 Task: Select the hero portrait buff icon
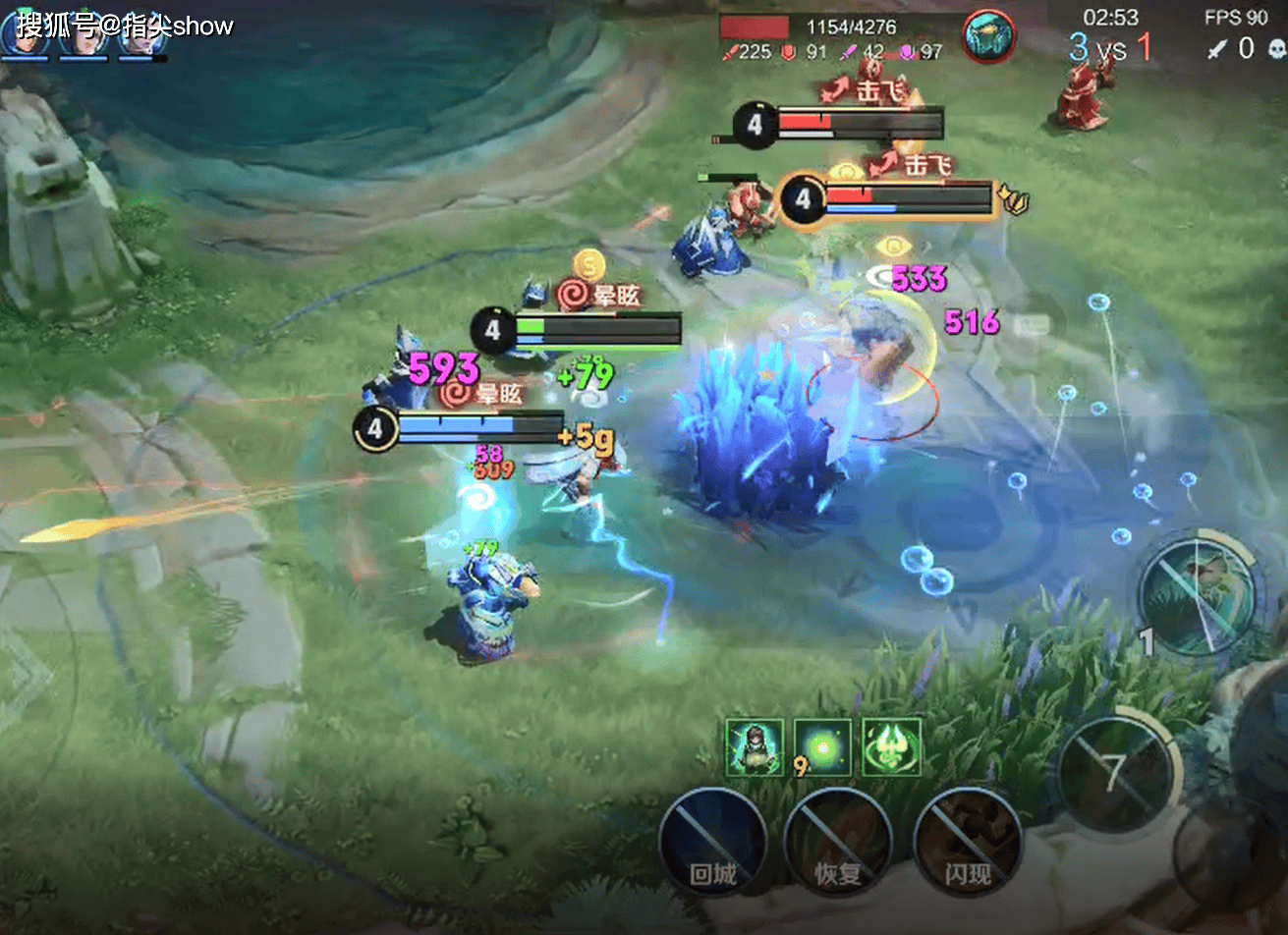[755, 747]
